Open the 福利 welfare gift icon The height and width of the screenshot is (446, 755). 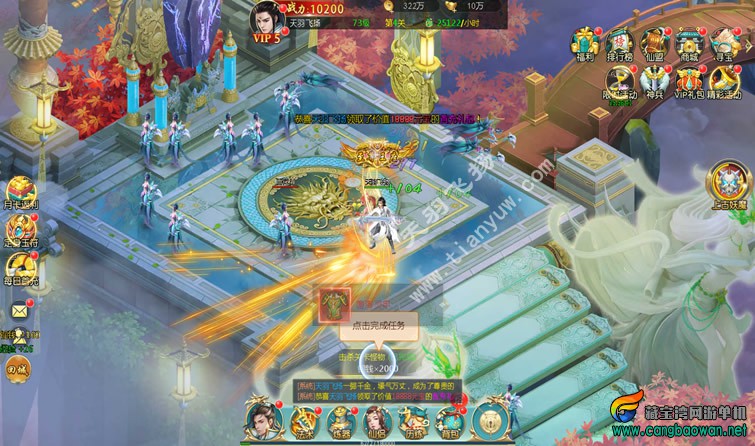point(585,43)
